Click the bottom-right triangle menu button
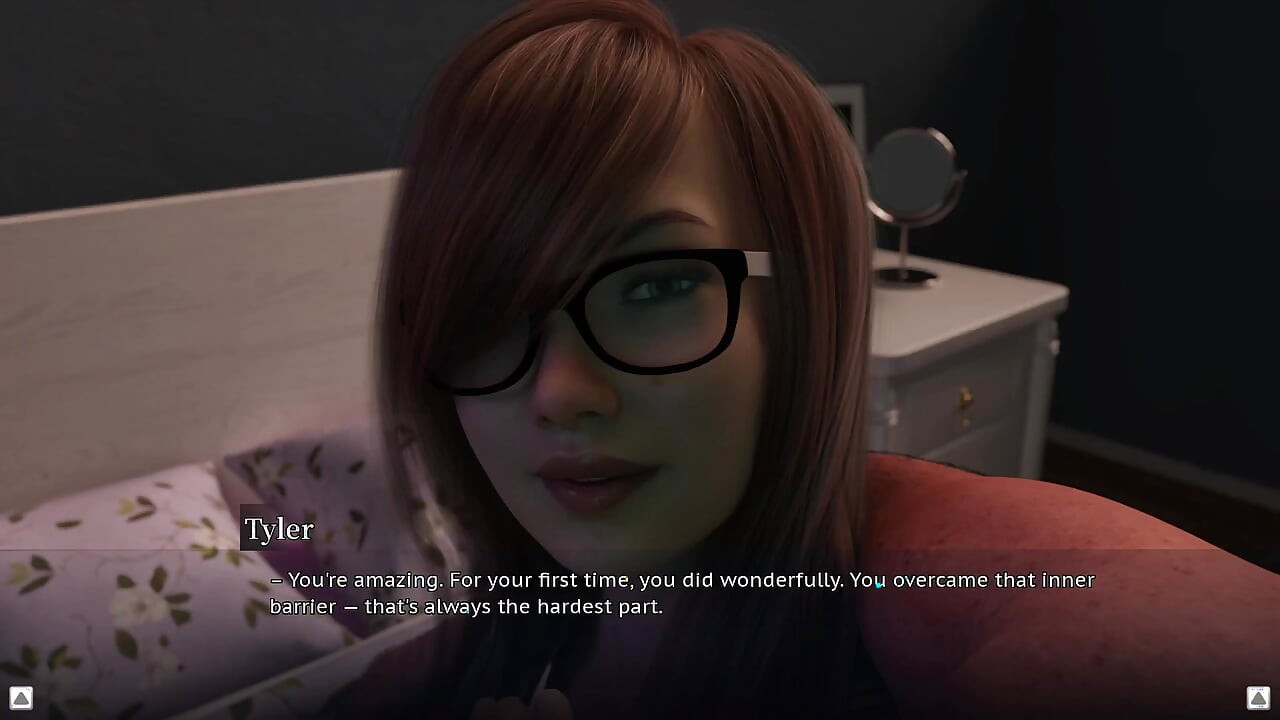Viewport: 1280px width, 720px height. pos(1258,697)
